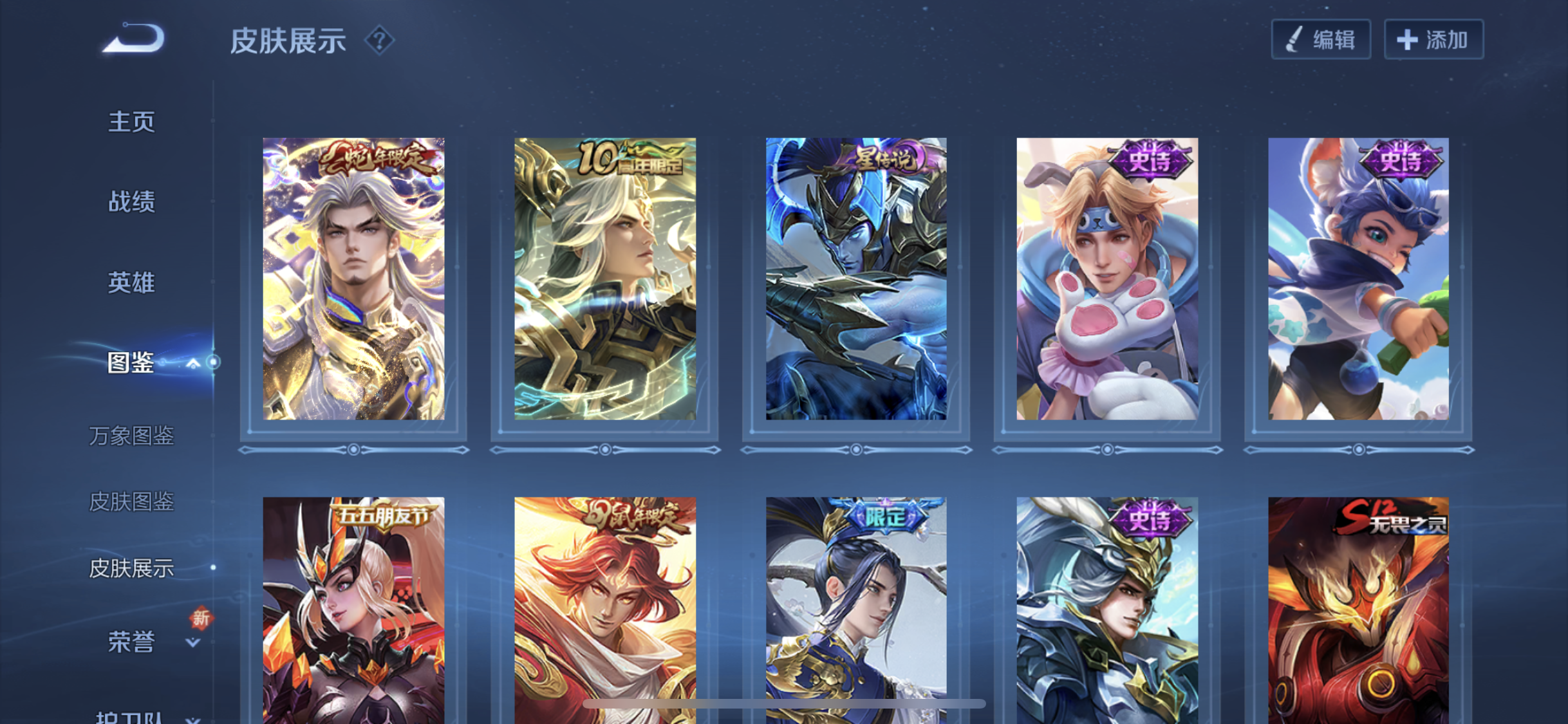Open the skin showcase help icon
Image resolution: width=1568 pixels, height=724 pixels.
[x=379, y=41]
